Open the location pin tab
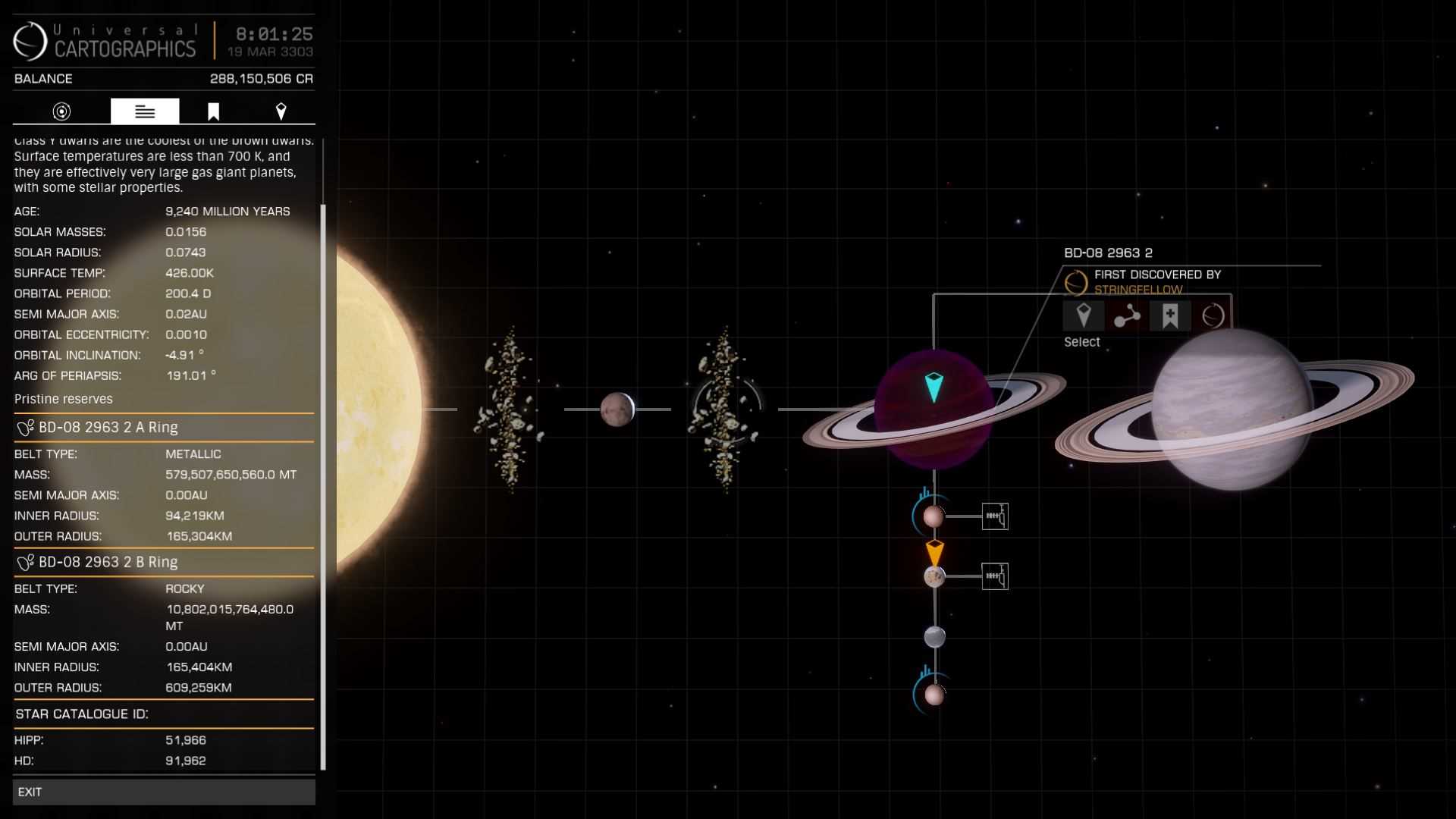The width and height of the screenshot is (1456, 819). 281,111
